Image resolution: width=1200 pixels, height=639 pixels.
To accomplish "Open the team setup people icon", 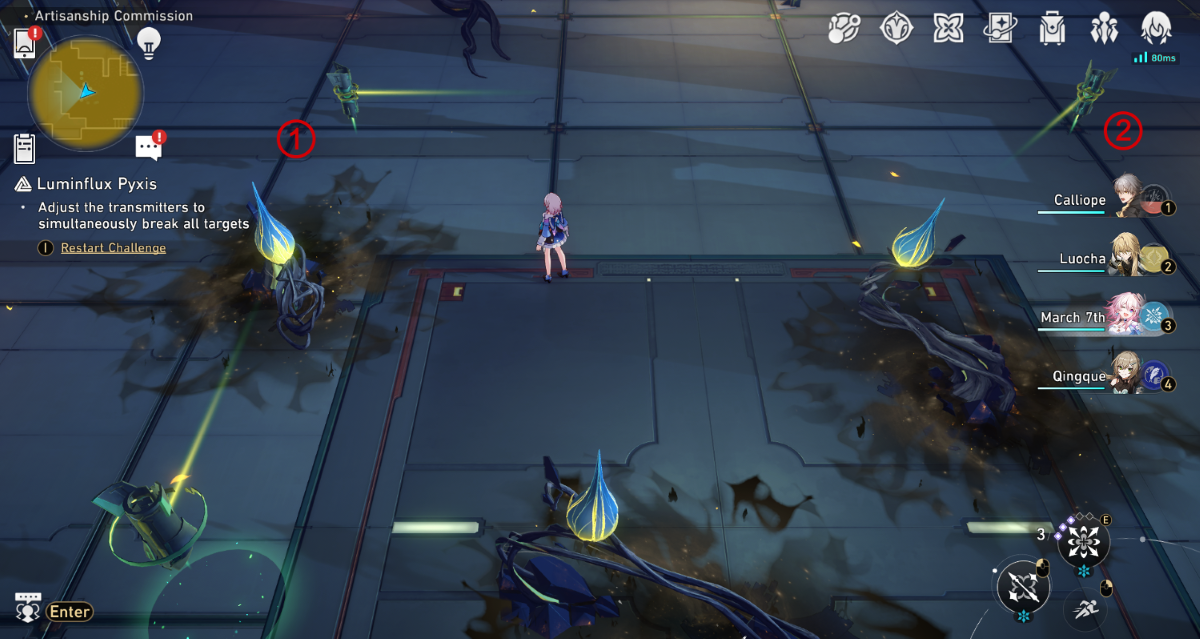I will click(1104, 29).
